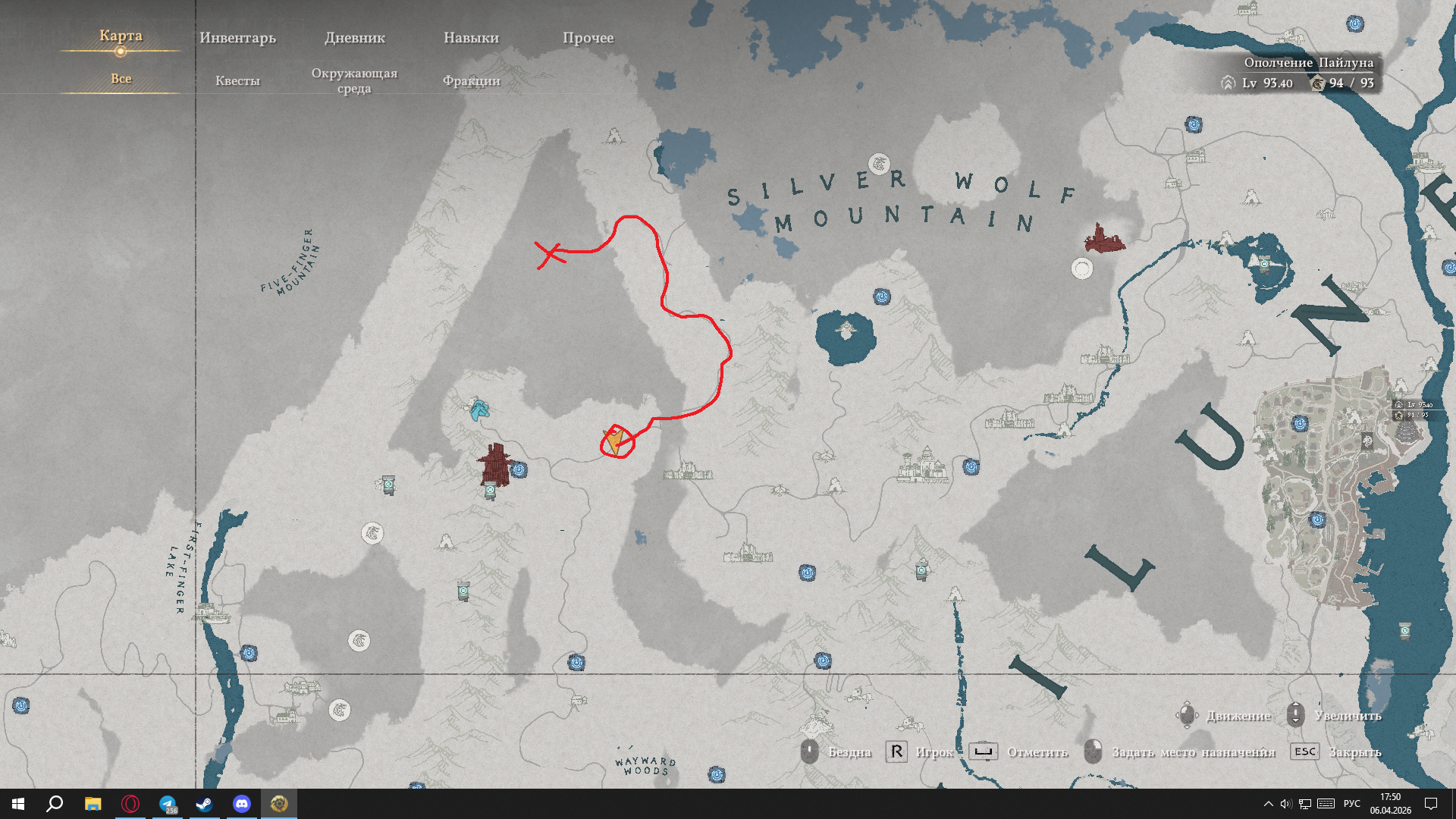Image resolution: width=1456 pixels, height=819 pixels.
Task: Switch to the Инвентарь tab
Action: click(237, 38)
